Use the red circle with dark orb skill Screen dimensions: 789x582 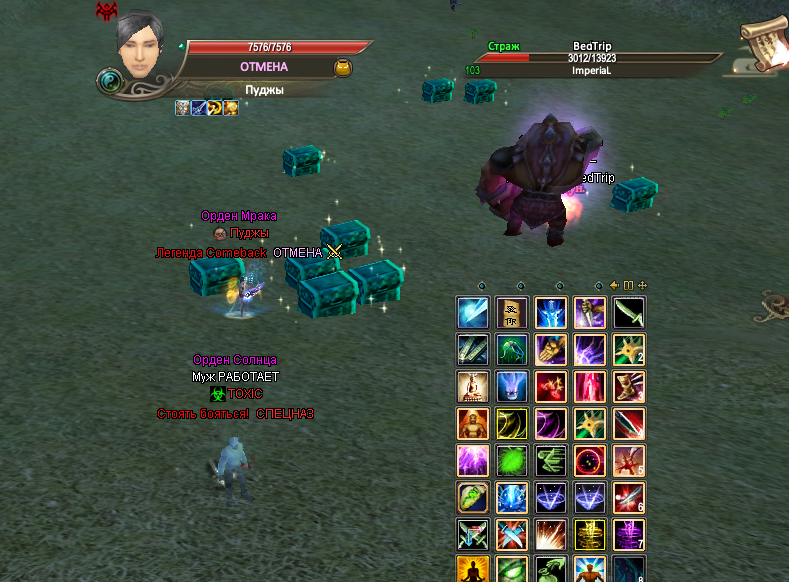click(x=590, y=461)
